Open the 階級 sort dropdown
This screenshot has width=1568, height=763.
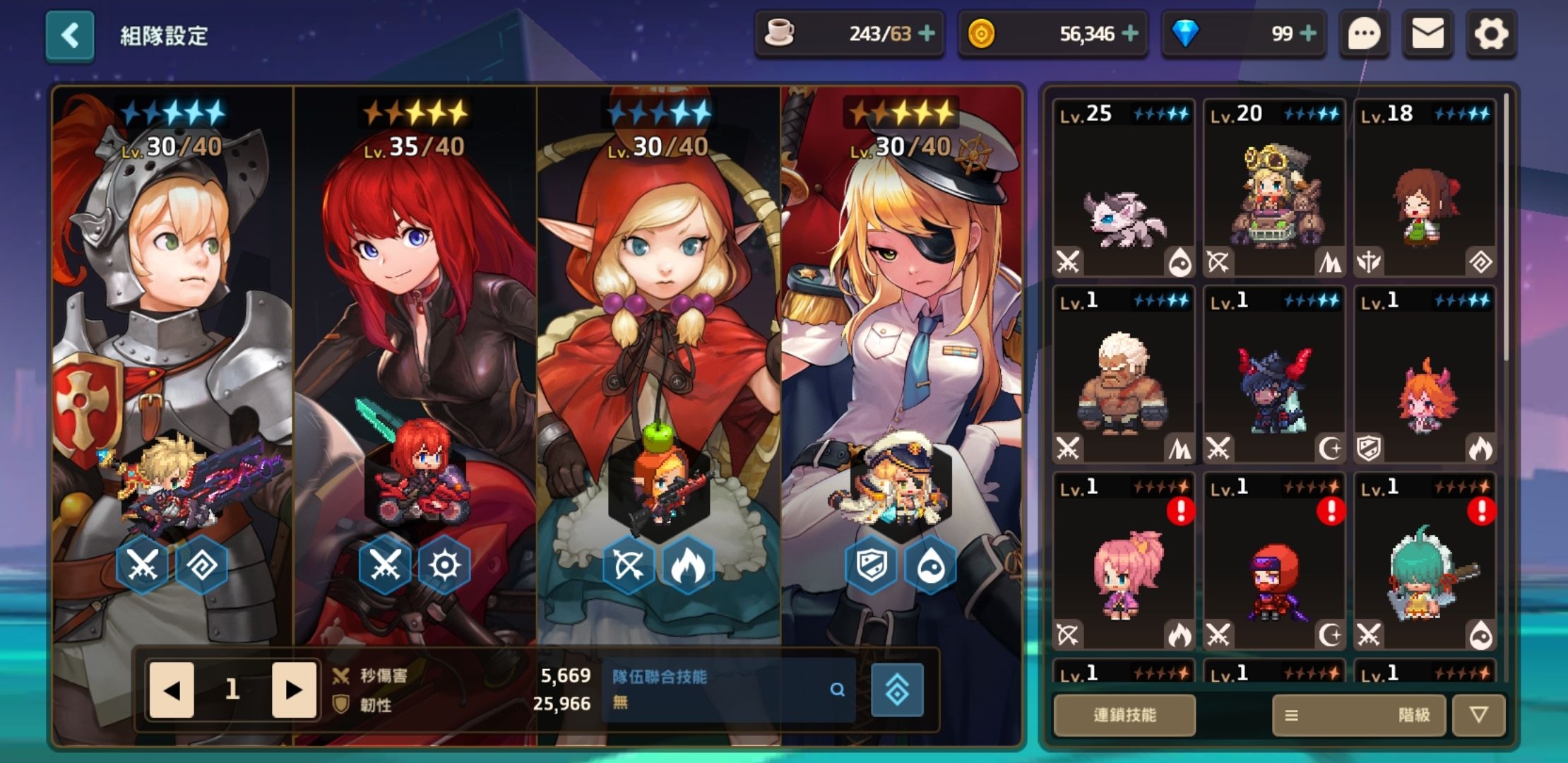[1359, 715]
